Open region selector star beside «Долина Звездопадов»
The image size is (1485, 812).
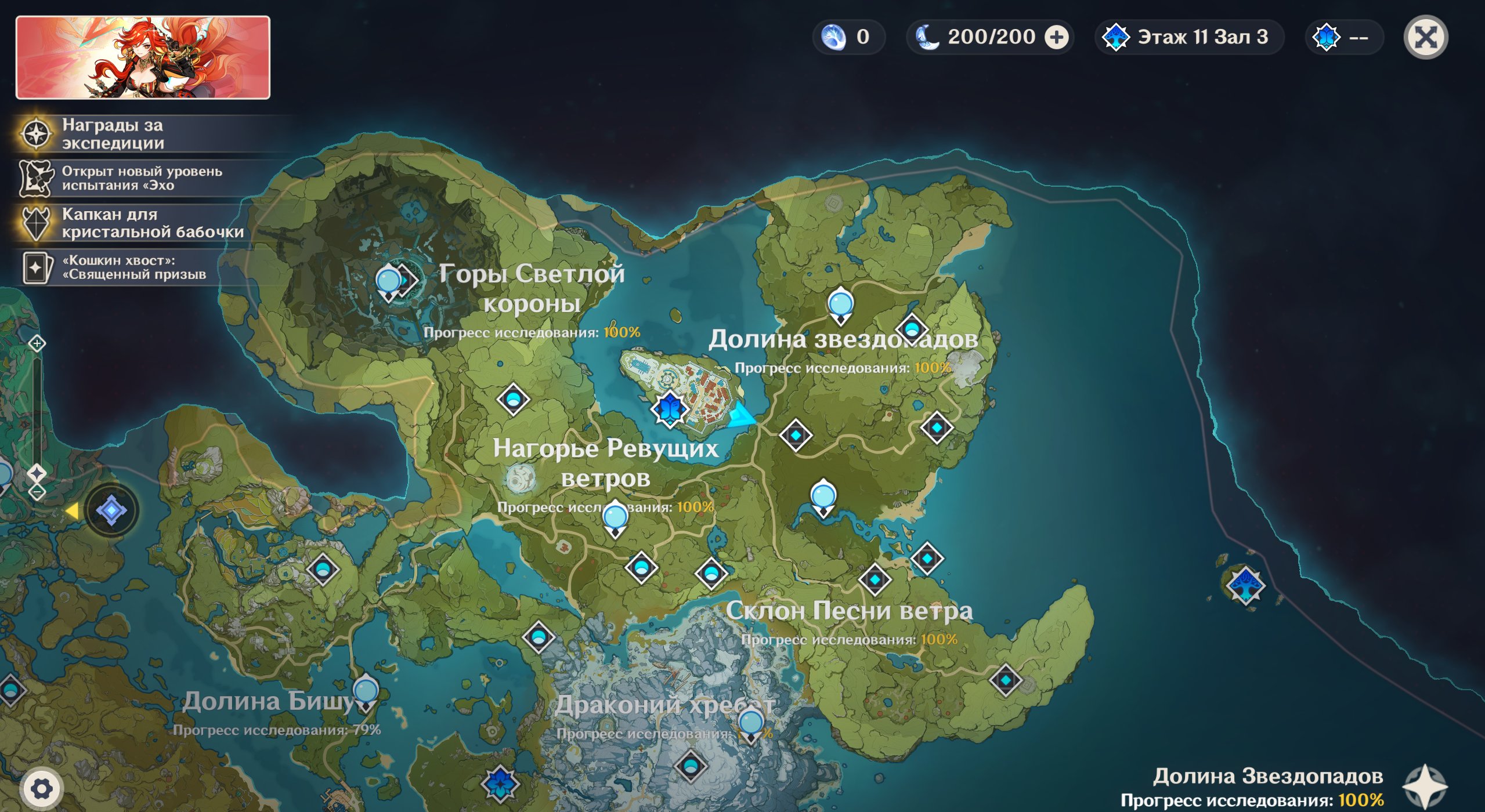coord(1424,786)
